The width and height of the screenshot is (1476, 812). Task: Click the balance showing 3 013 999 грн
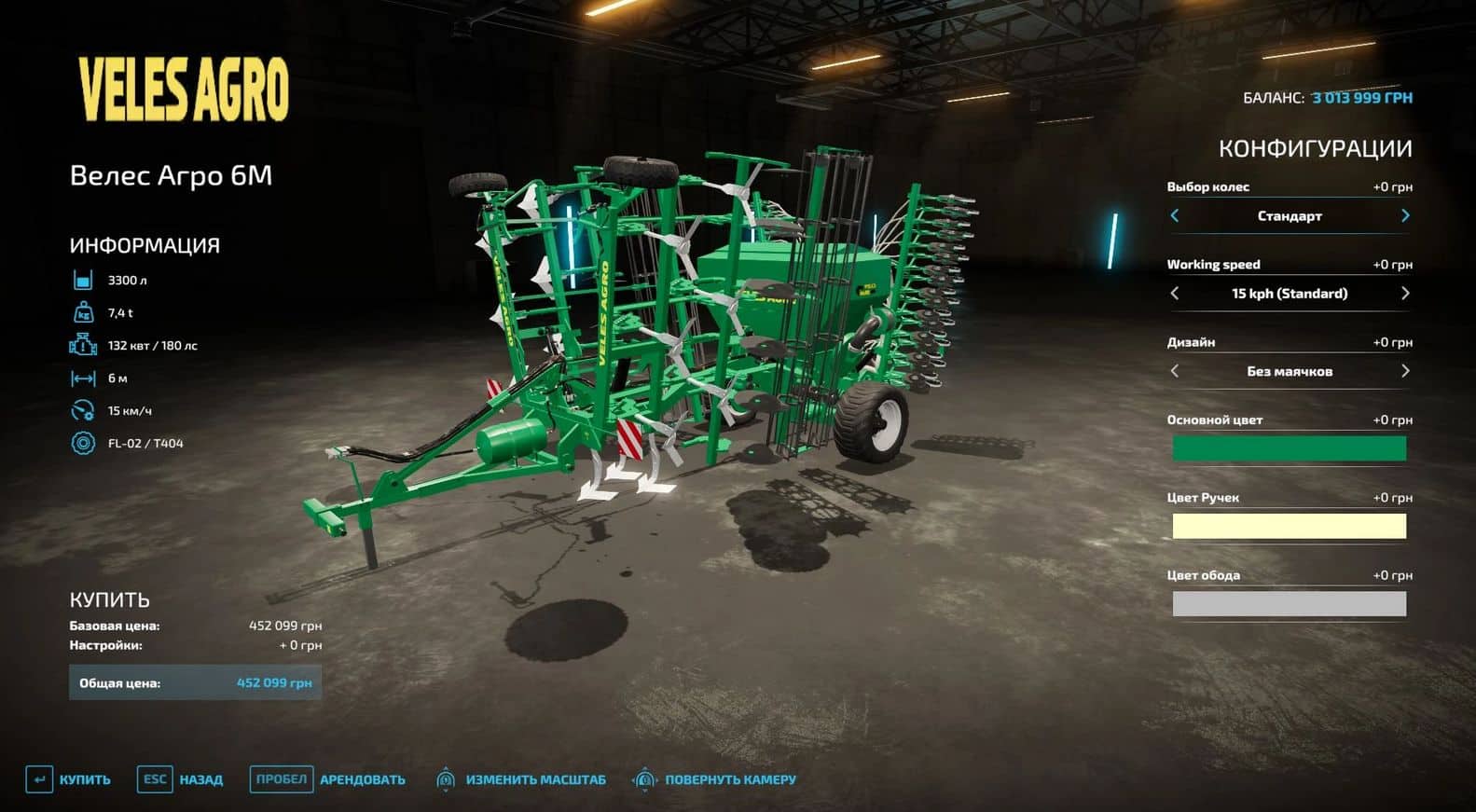point(1361,96)
